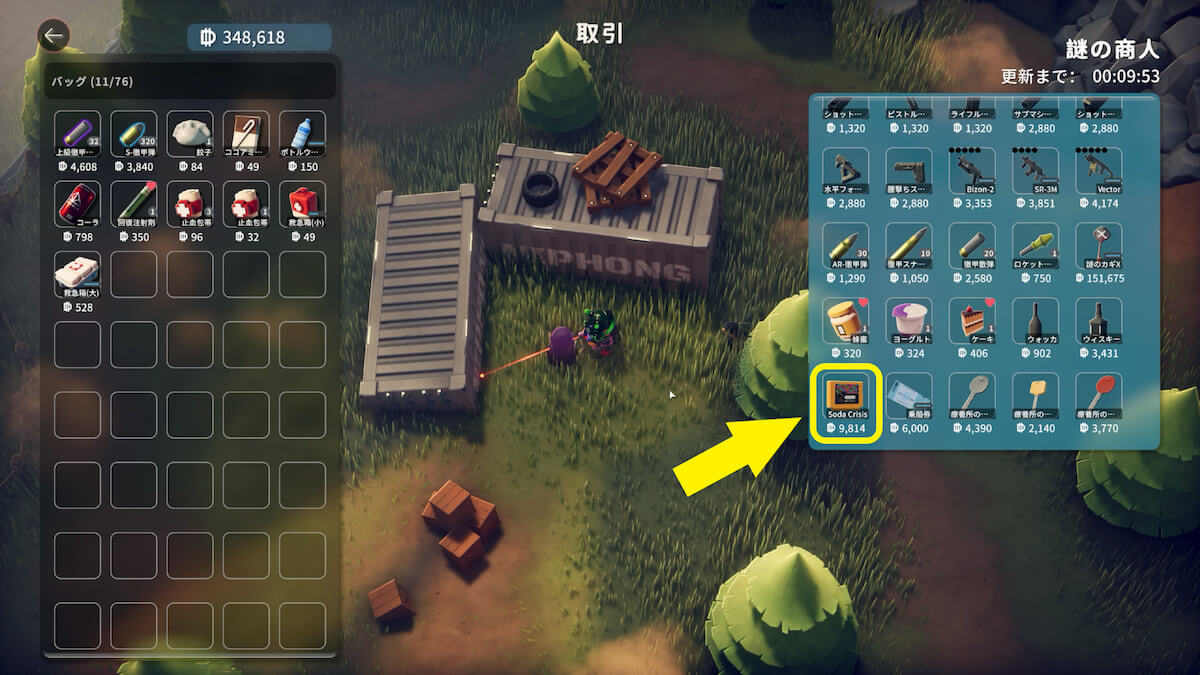The image size is (1200, 675).
Task: Pick the vodka bottle from merchant
Action: point(1035,321)
